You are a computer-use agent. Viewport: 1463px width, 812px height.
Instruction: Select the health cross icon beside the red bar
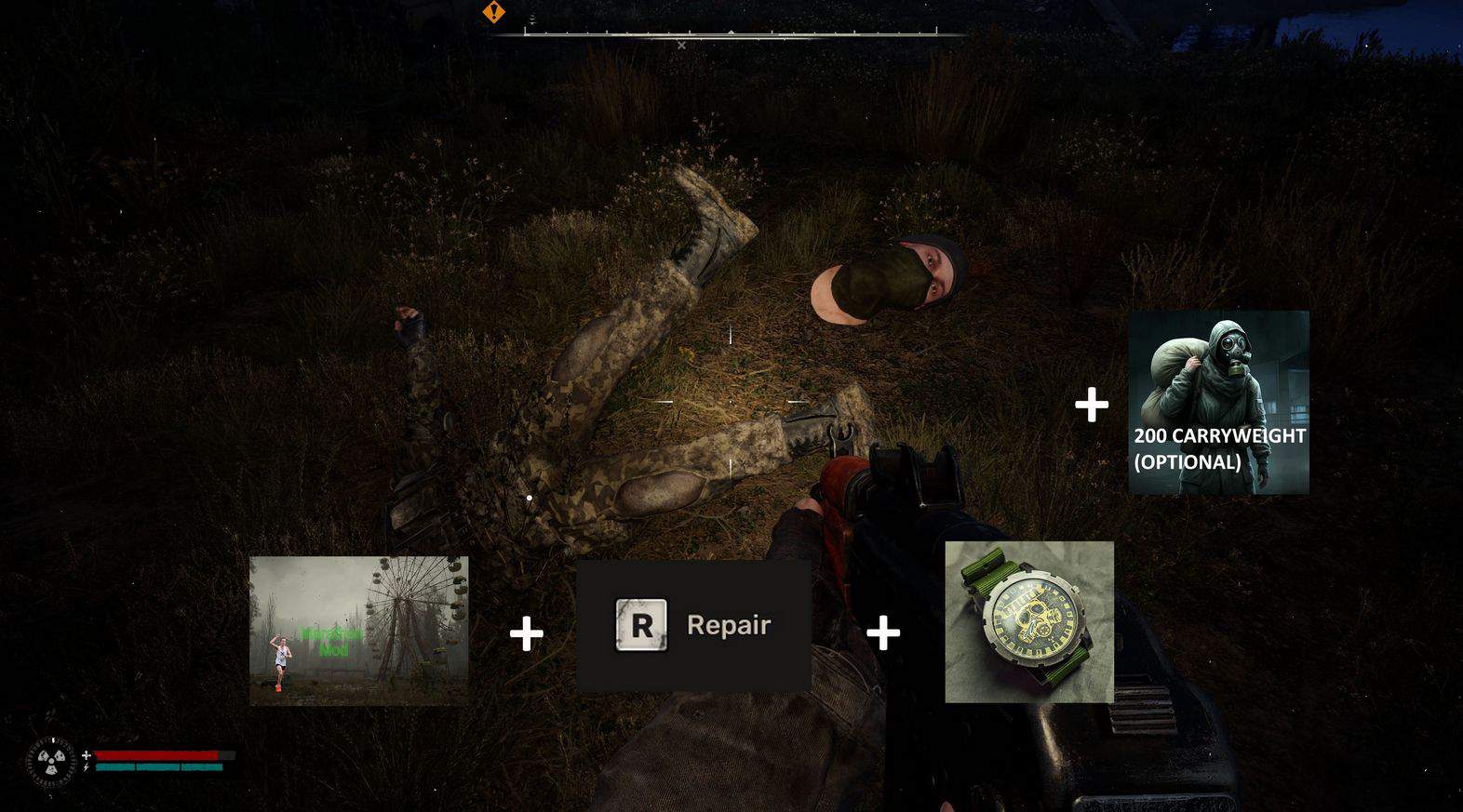(86, 755)
